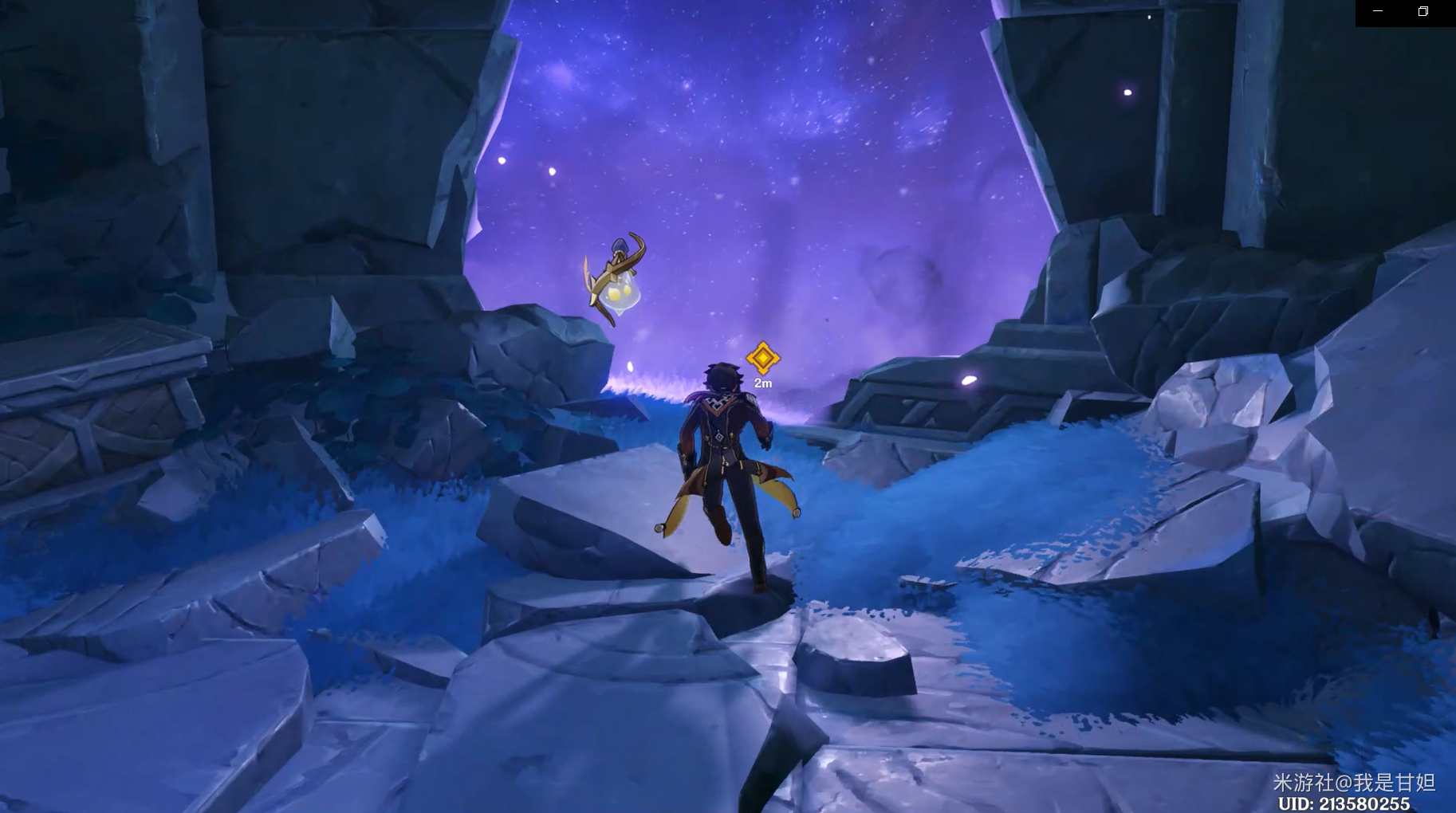Minimize the game window

1378,11
